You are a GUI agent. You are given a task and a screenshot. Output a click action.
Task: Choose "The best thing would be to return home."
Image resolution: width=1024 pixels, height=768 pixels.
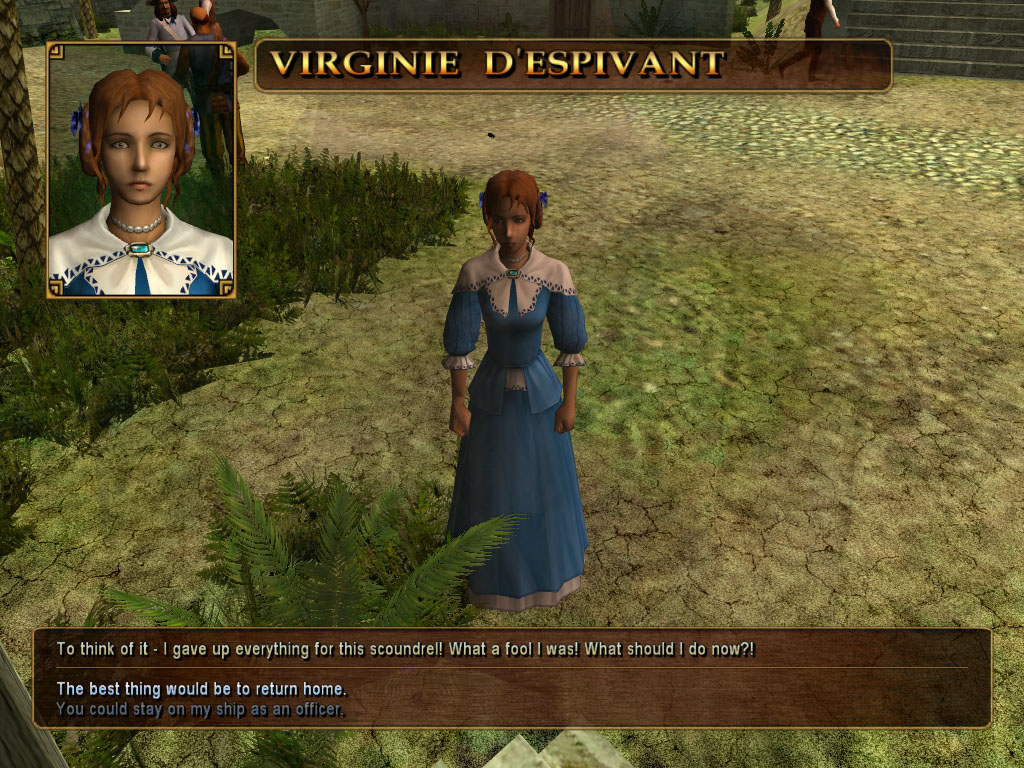click(x=201, y=689)
